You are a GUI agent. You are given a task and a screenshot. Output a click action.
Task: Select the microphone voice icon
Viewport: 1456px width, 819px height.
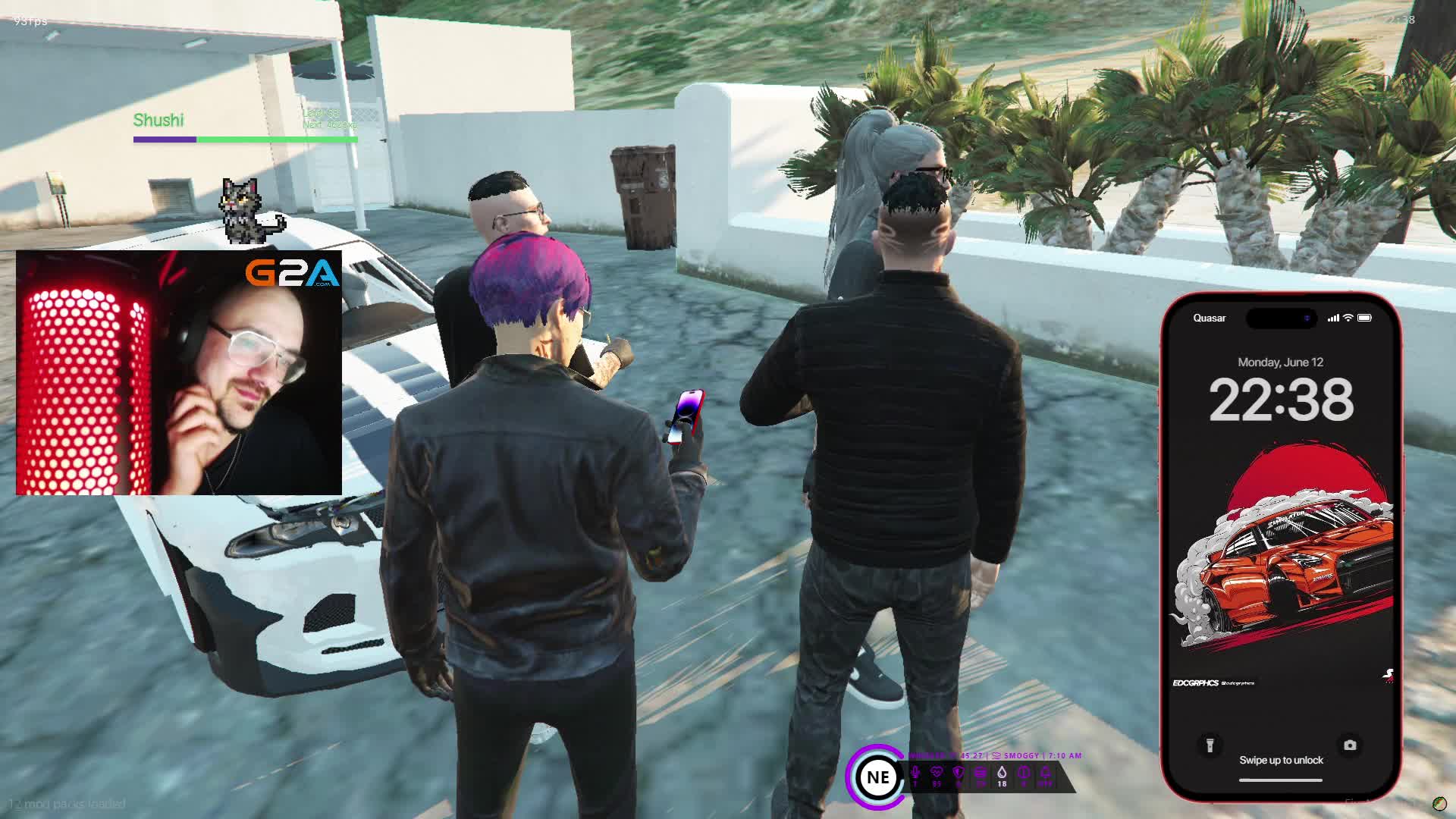915,773
